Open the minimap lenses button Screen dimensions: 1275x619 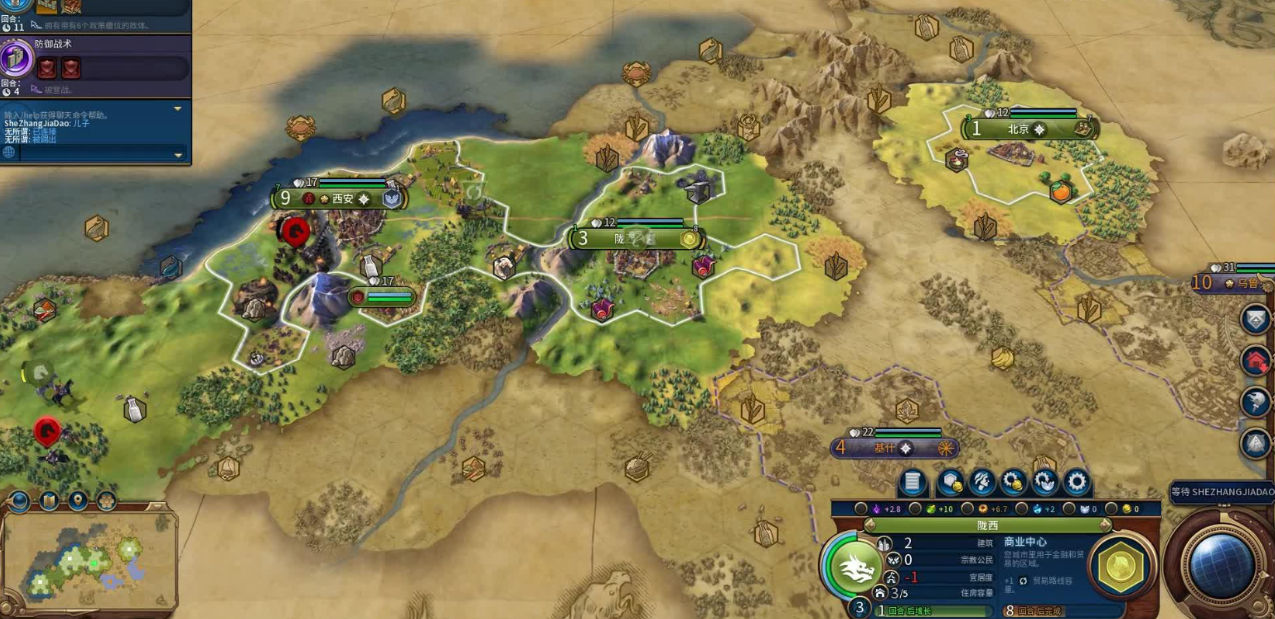(x=48, y=500)
